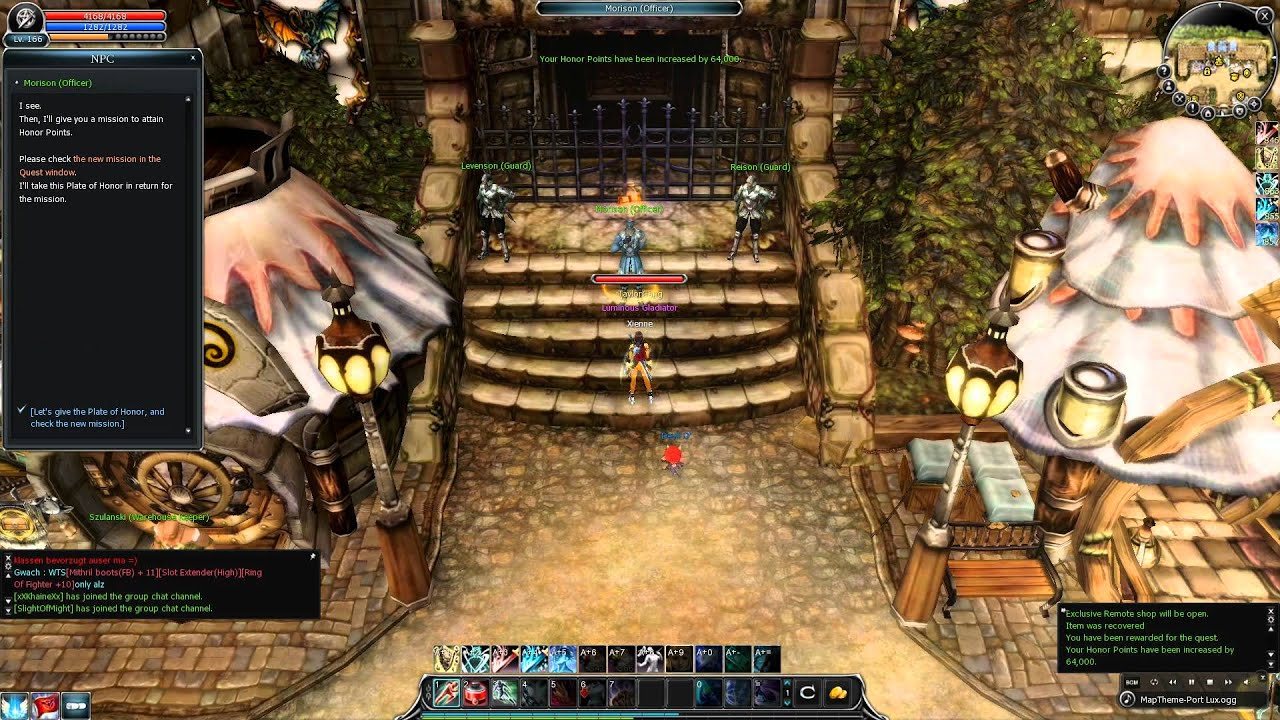This screenshot has height=720, width=1280.
Task: Select the Morison (Officer) target name bar
Action: point(639,8)
